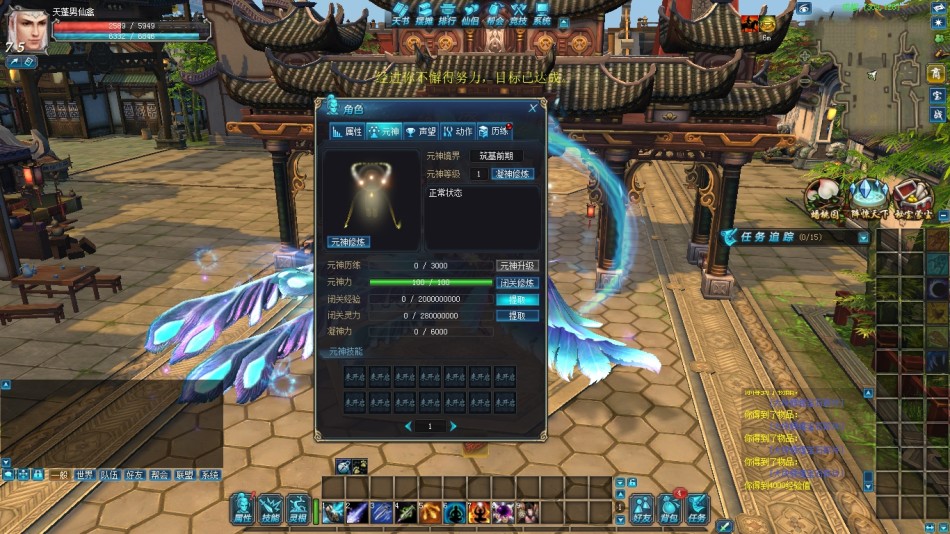
Task: Collapse the 任务追踪 quest tracker dropdown
Action: (x=863, y=238)
